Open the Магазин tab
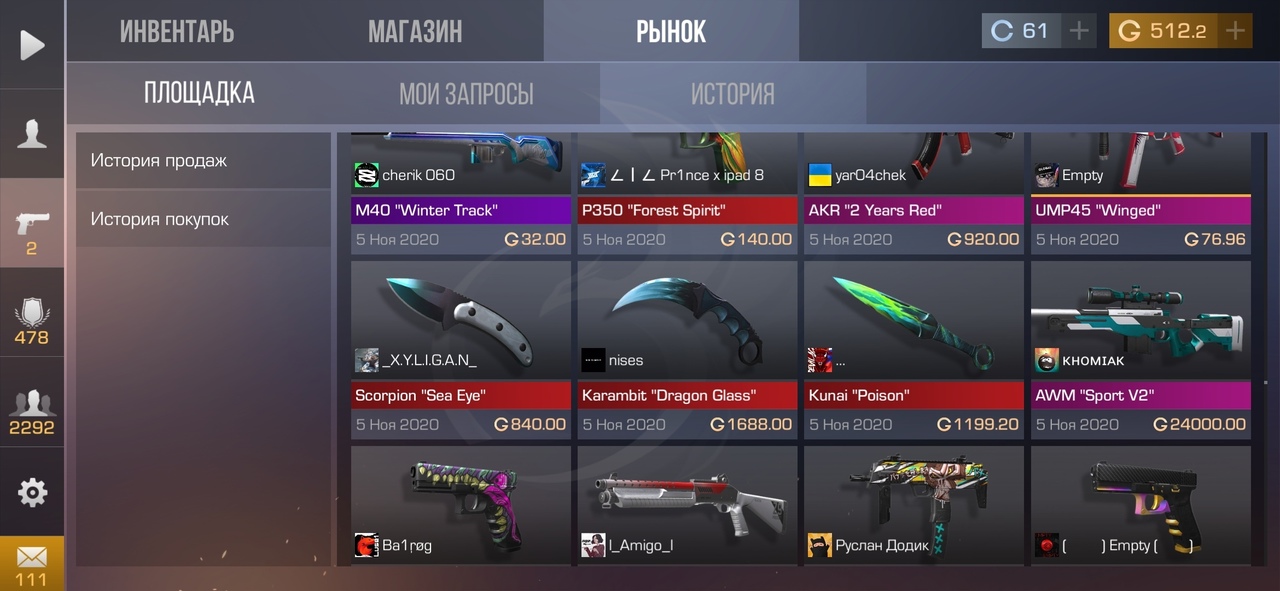This screenshot has height=591, width=1280. 415,31
